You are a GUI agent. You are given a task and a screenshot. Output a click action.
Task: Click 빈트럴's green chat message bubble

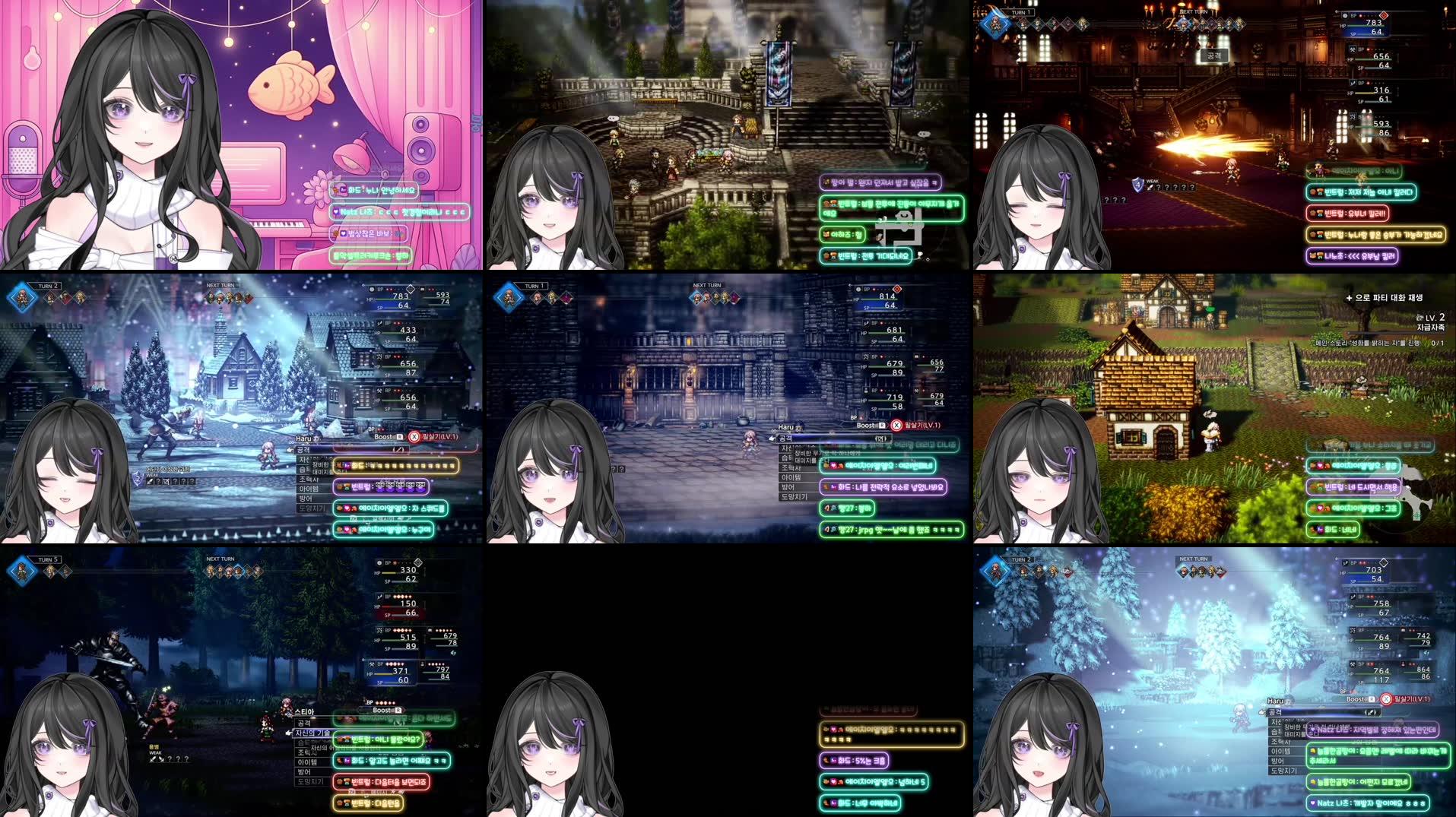(x=378, y=739)
